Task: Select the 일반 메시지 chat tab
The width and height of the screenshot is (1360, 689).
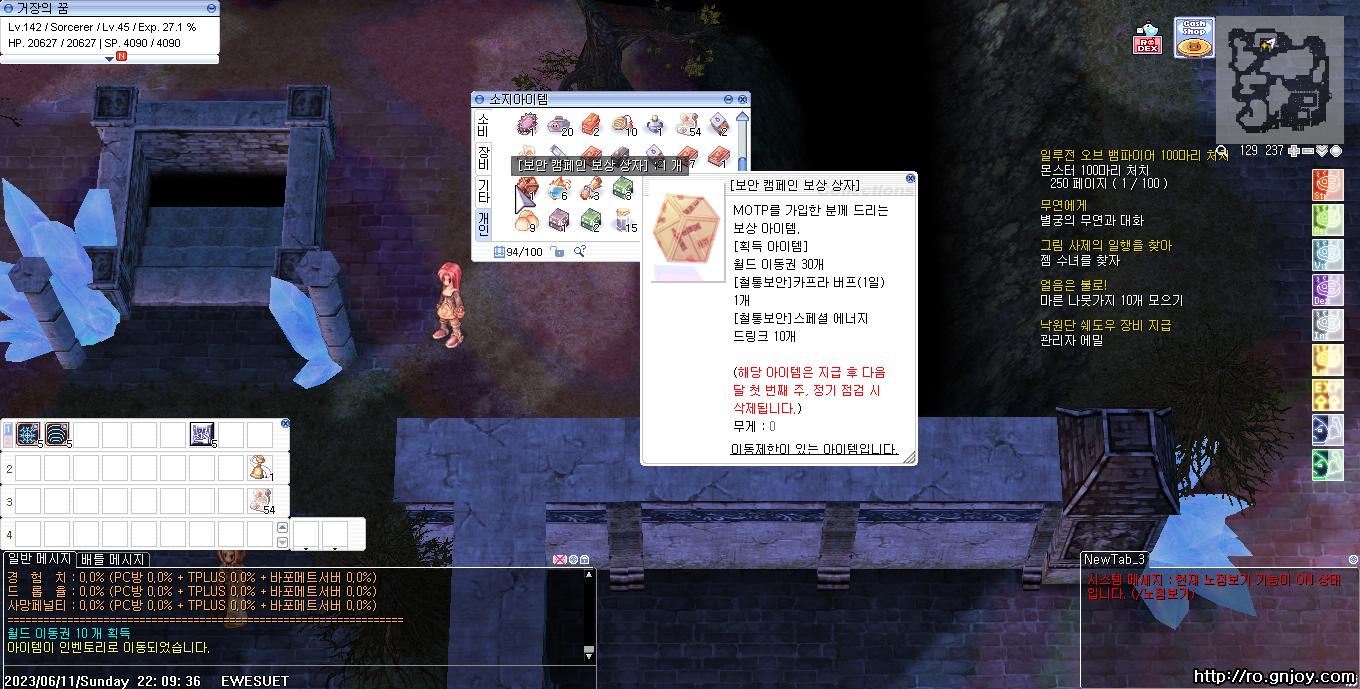Action: point(39,559)
